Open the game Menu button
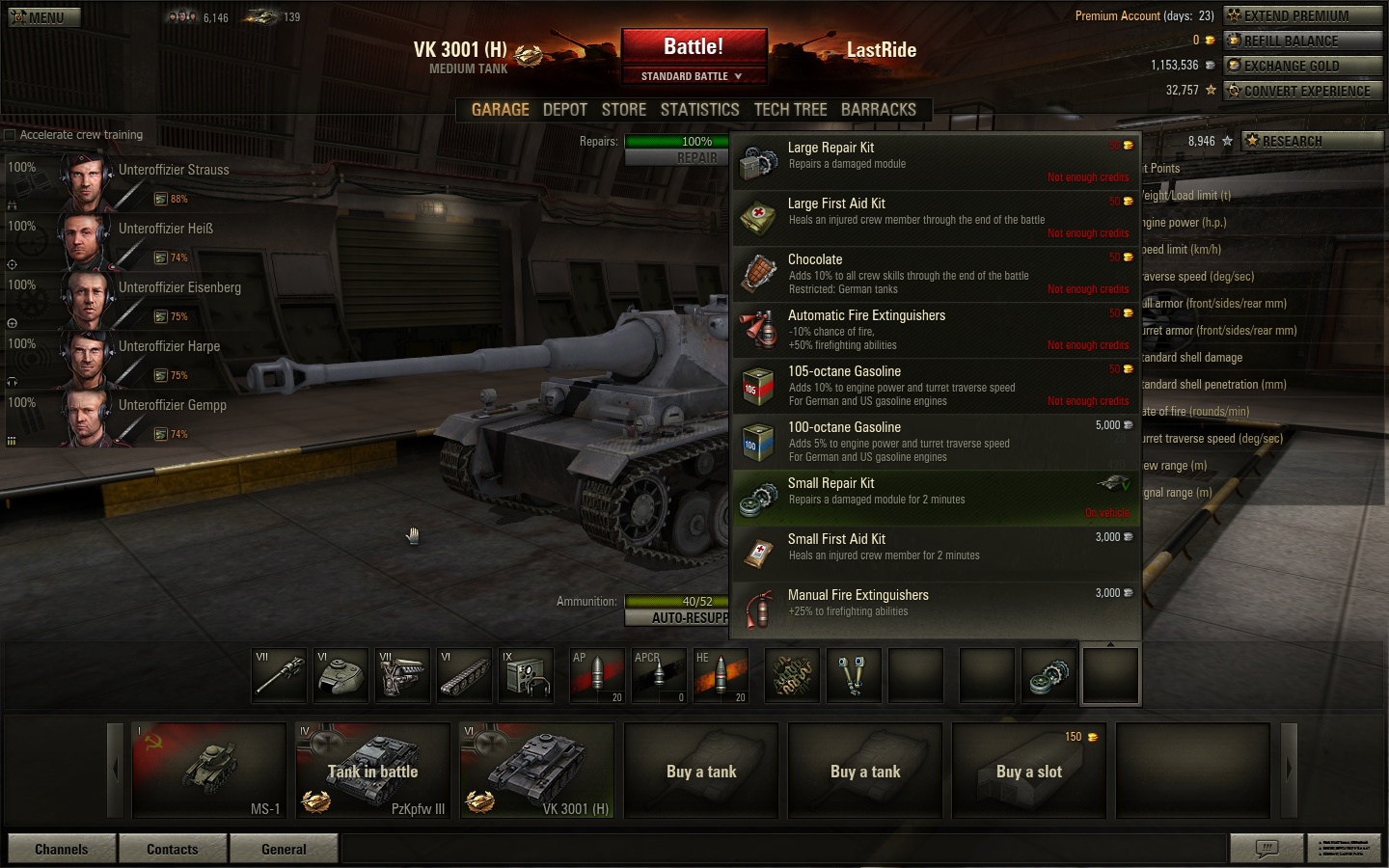This screenshot has height=868, width=1389. coord(44,17)
